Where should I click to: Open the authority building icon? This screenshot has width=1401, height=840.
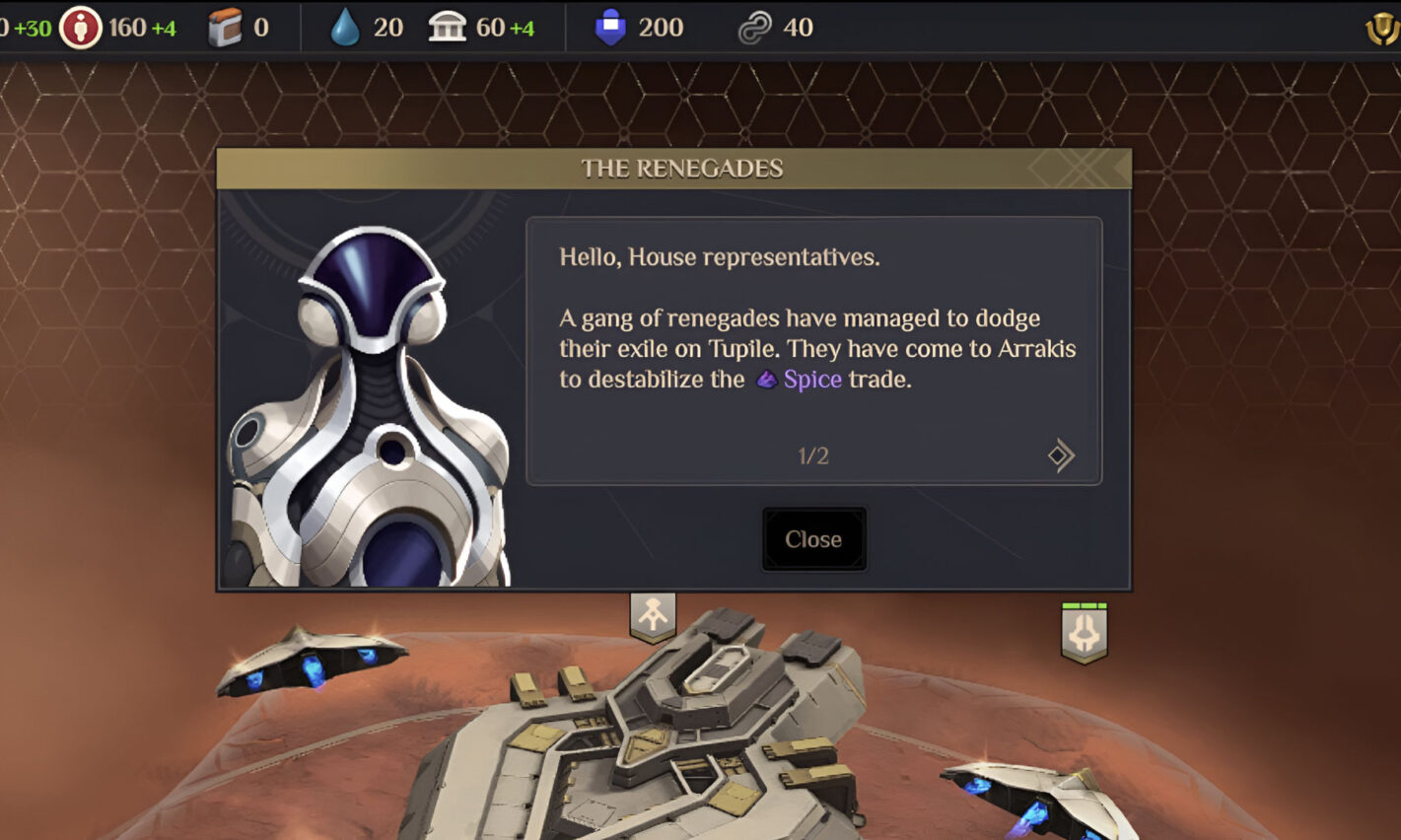pos(447,28)
